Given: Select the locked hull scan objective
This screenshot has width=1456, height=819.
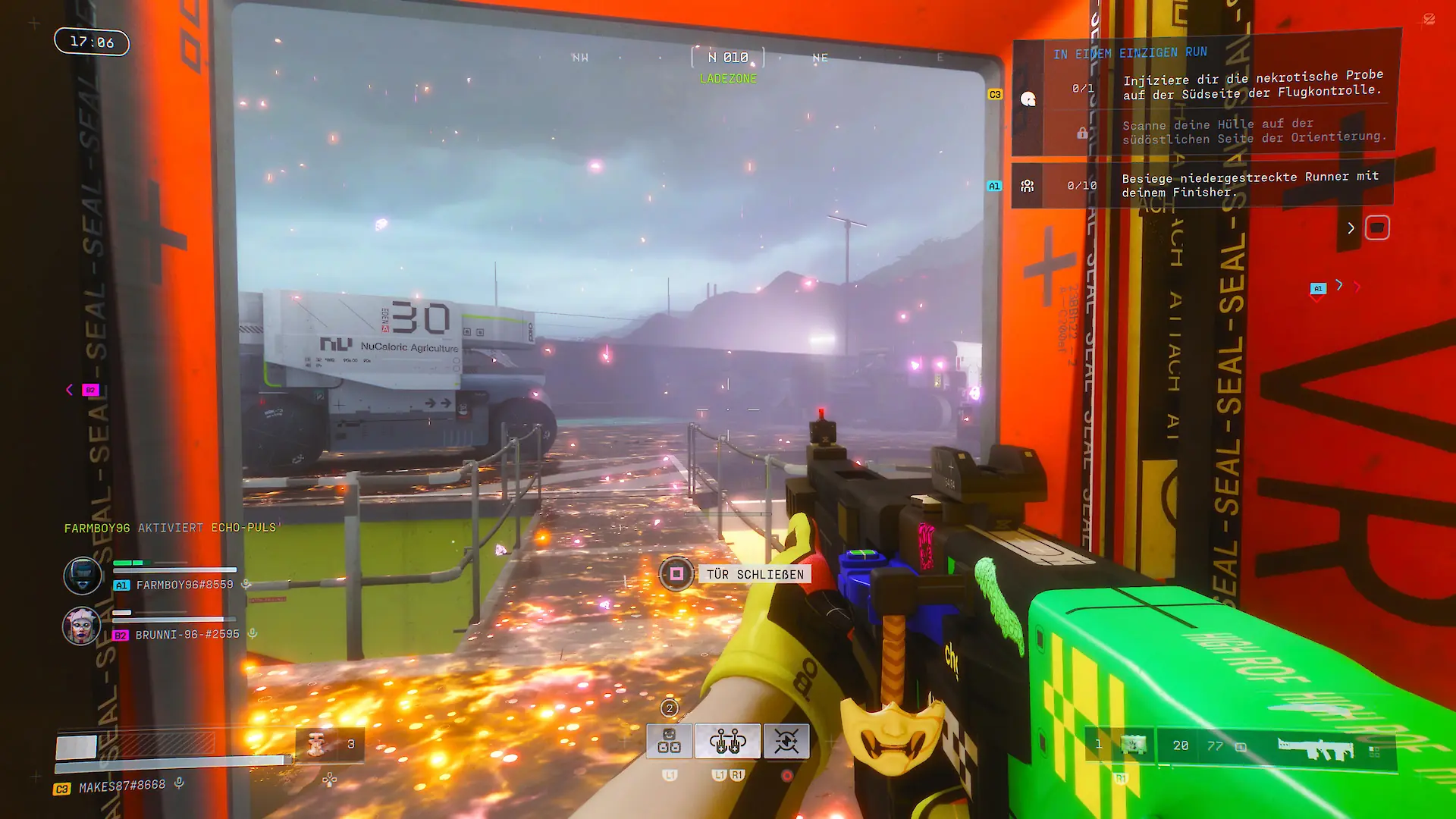Looking at the screenshot, I should click(1254, 130).
